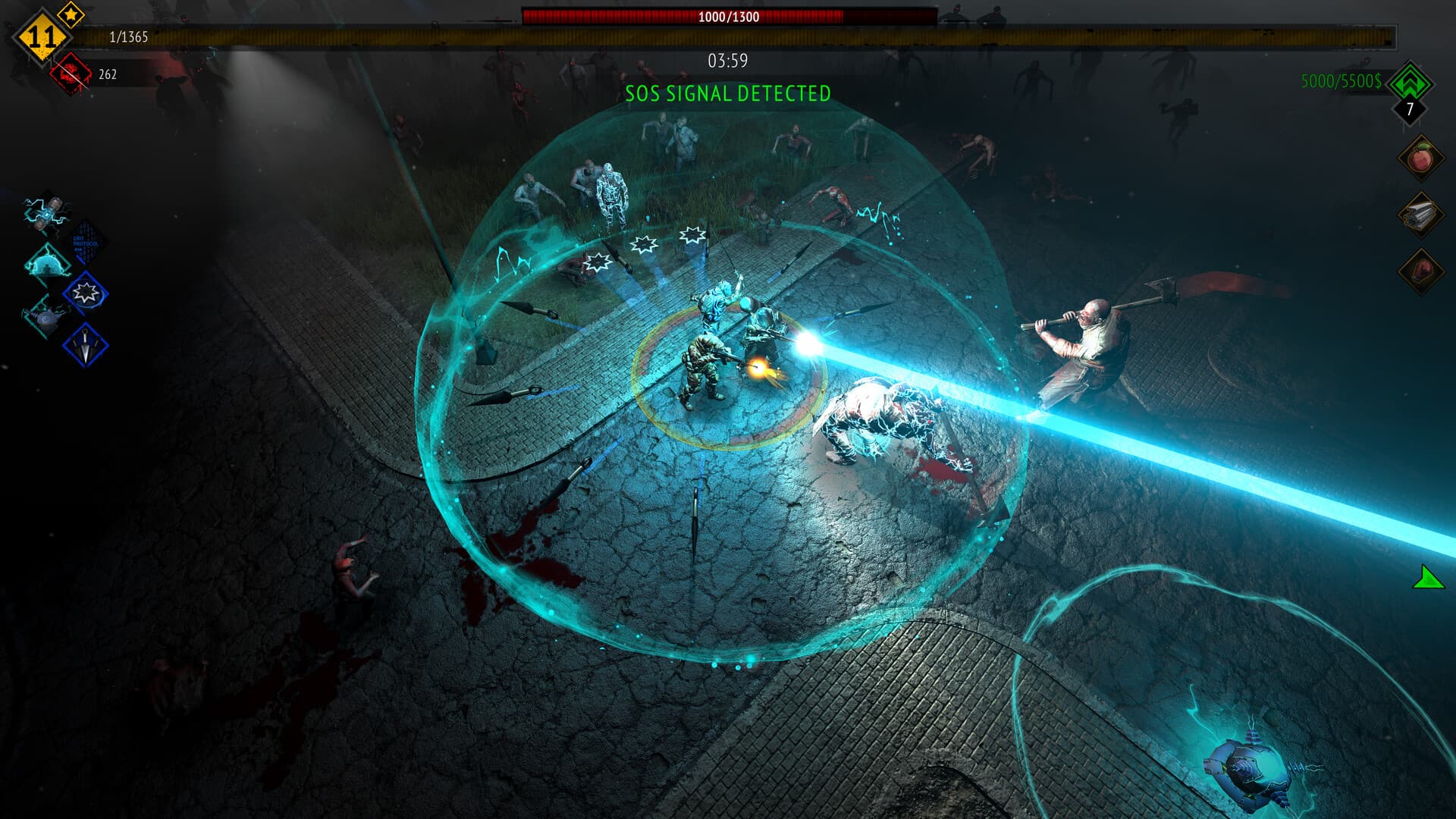
Task: Click the peach food resource icon
Action: [x=1420, y=159]
